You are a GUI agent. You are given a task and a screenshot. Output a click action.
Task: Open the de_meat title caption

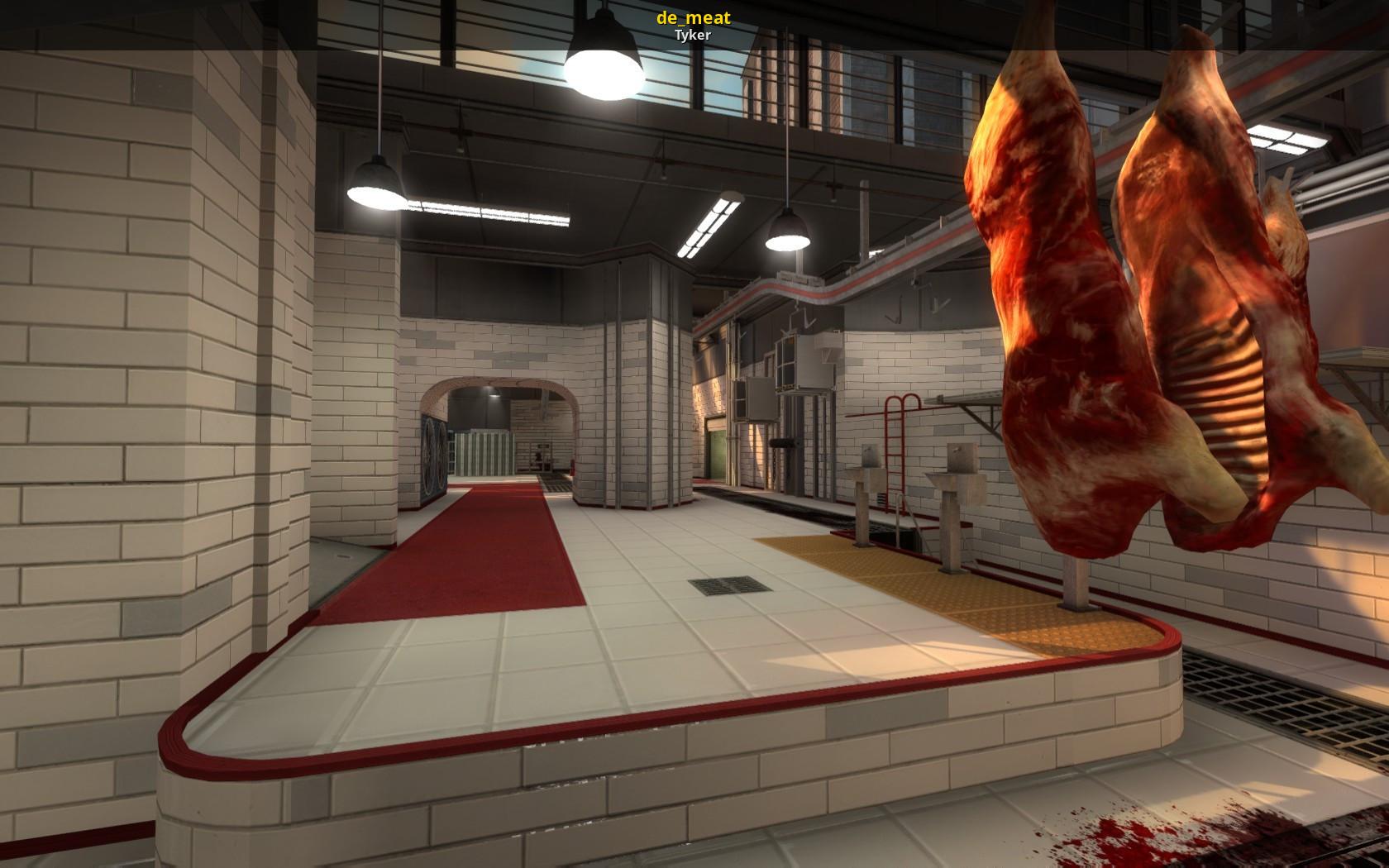694,17
